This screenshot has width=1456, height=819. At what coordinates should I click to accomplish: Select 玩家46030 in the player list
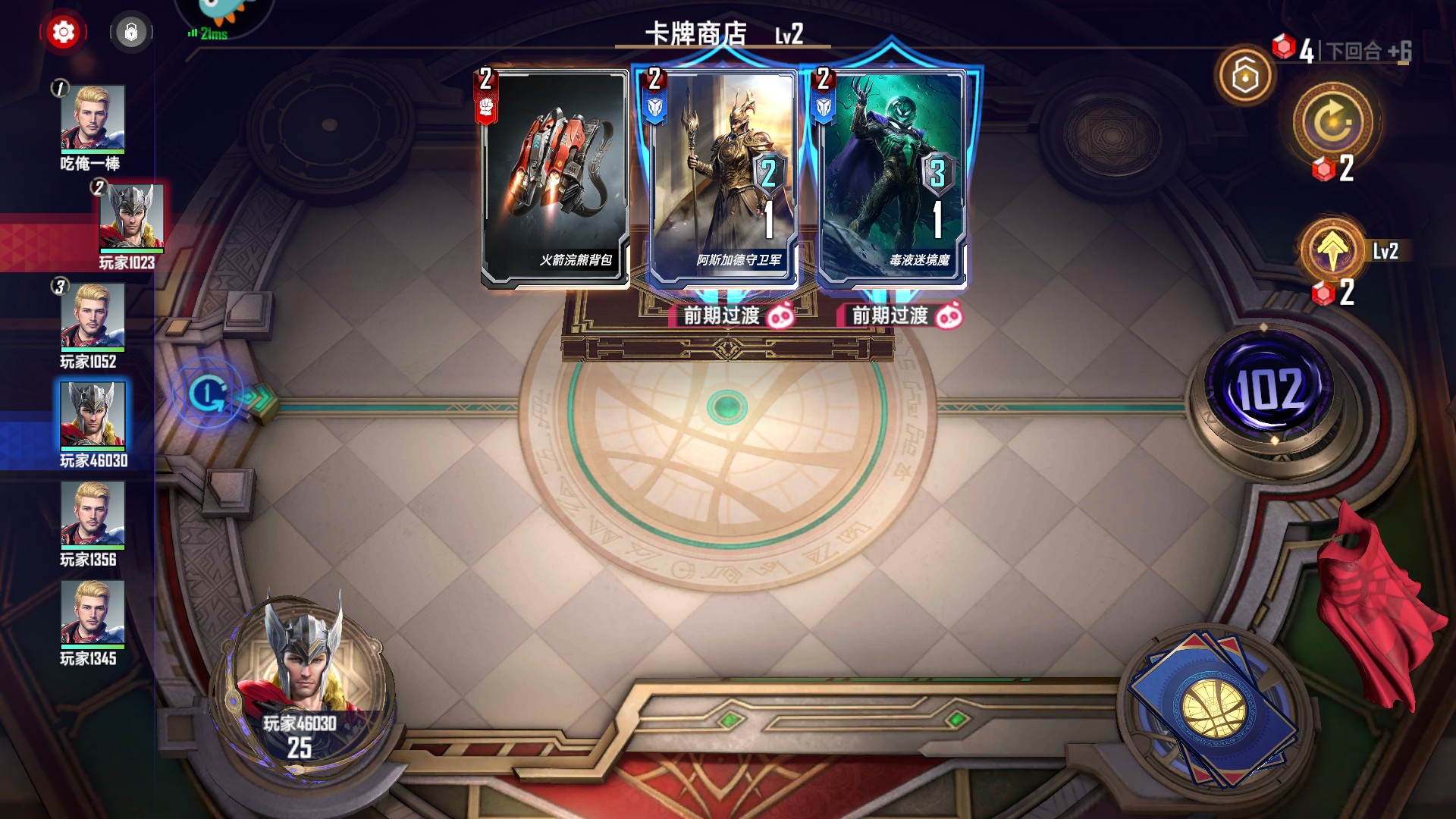point(93,416)
